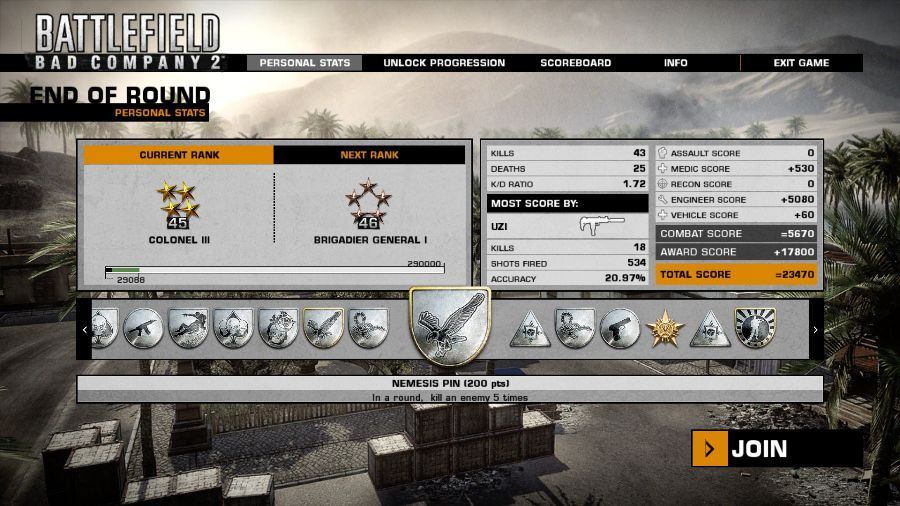Choose the gold star medal award
Viewport: 900px width, 506px height.
click(x=664, y=328)
